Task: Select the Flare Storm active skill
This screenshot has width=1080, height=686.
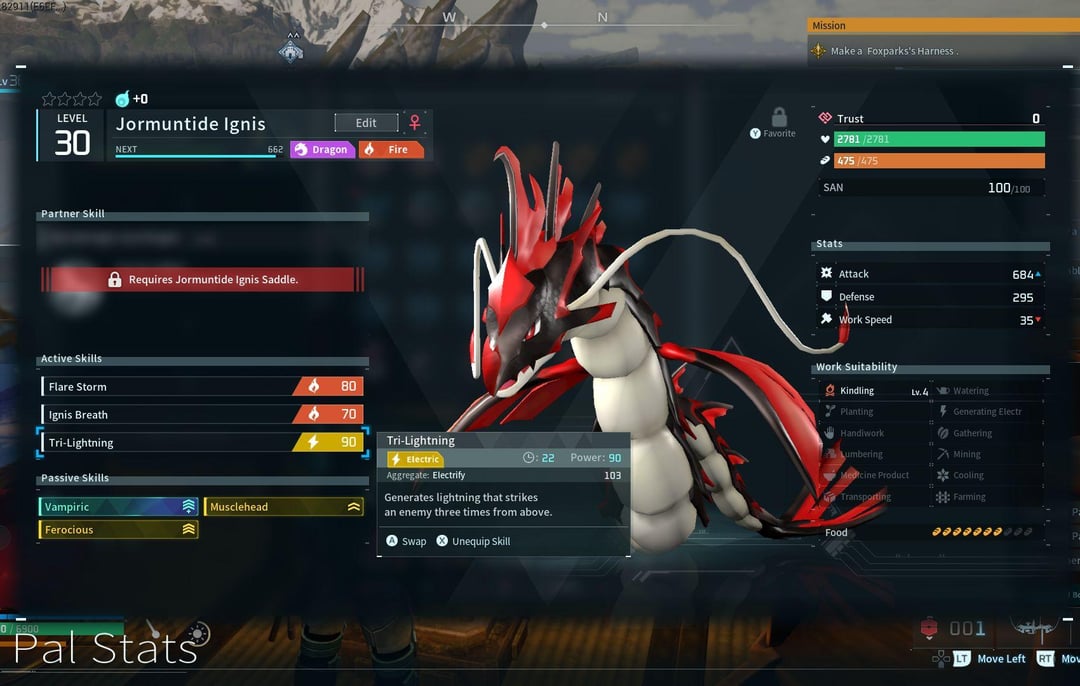Action: (202, 386)
